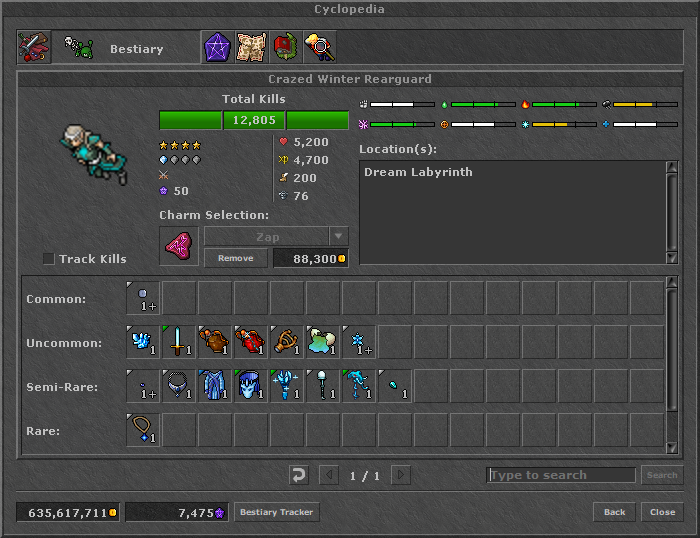Image resolution: width=700 pixels, height=538 pixels.
Task: Select the rare amulet loot slot
Action: [x=143, y=430]
